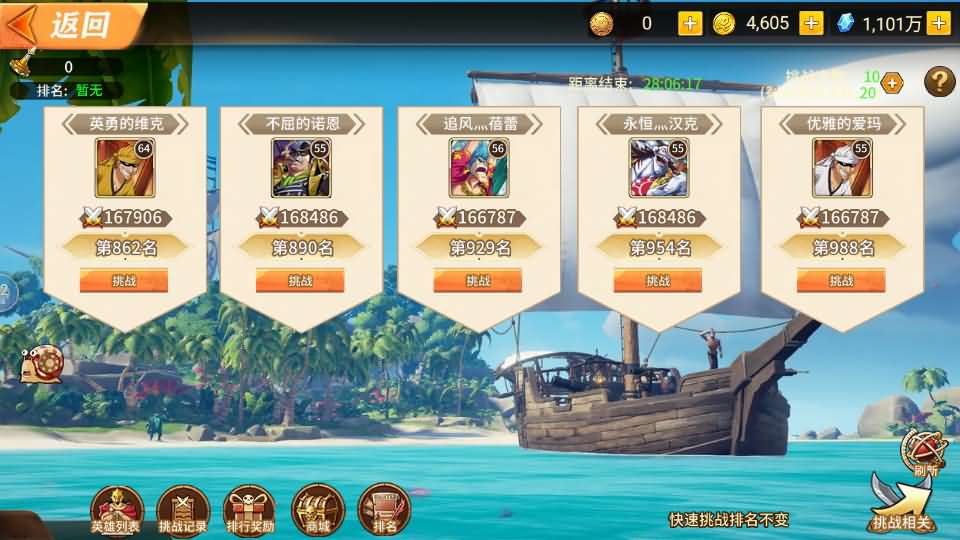Open the 英雄列表 hero list
This screenshot has height=540, width=960.
click(x=116, y=509)
